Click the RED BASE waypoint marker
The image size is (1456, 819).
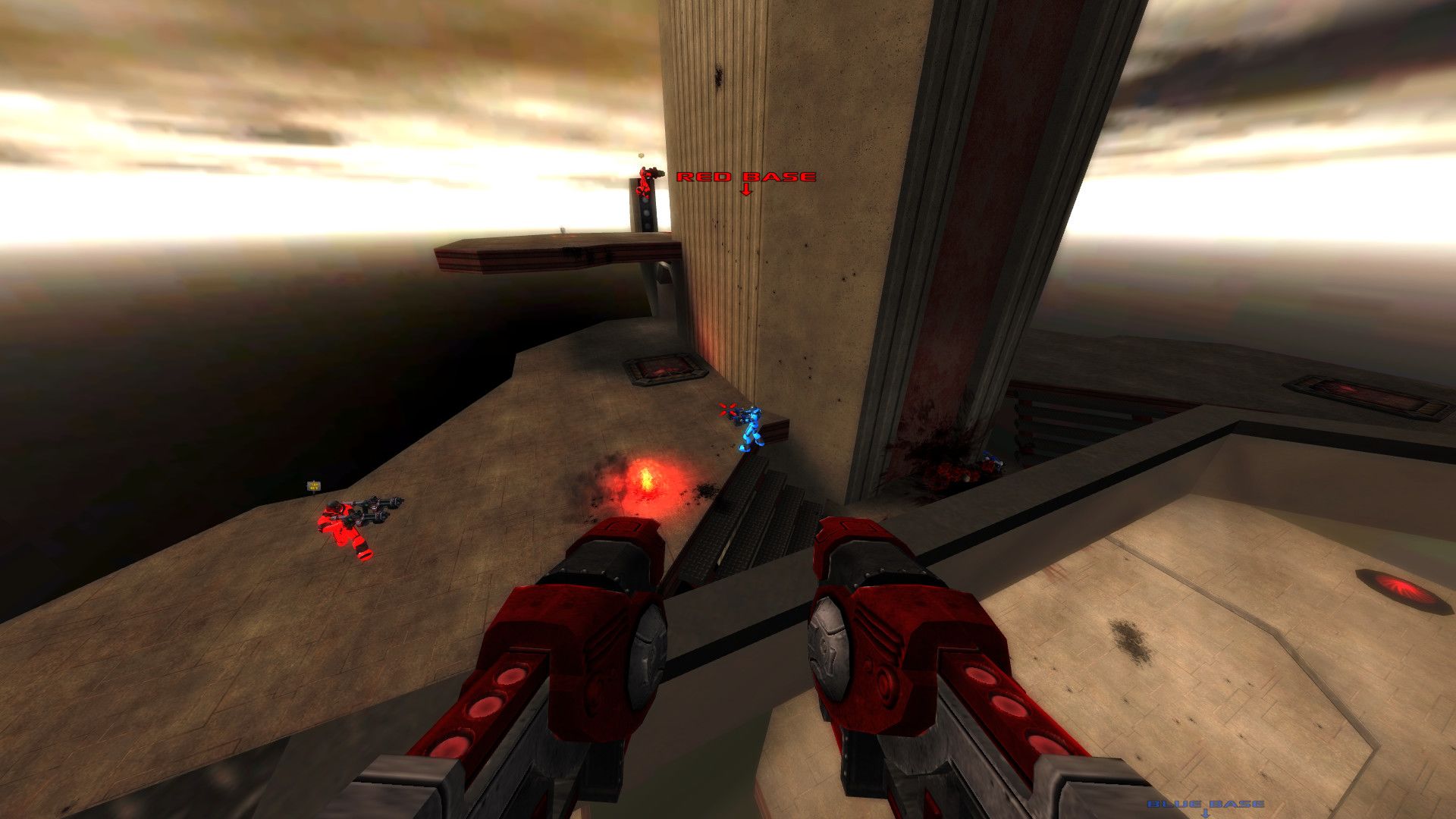click(745, 178)
